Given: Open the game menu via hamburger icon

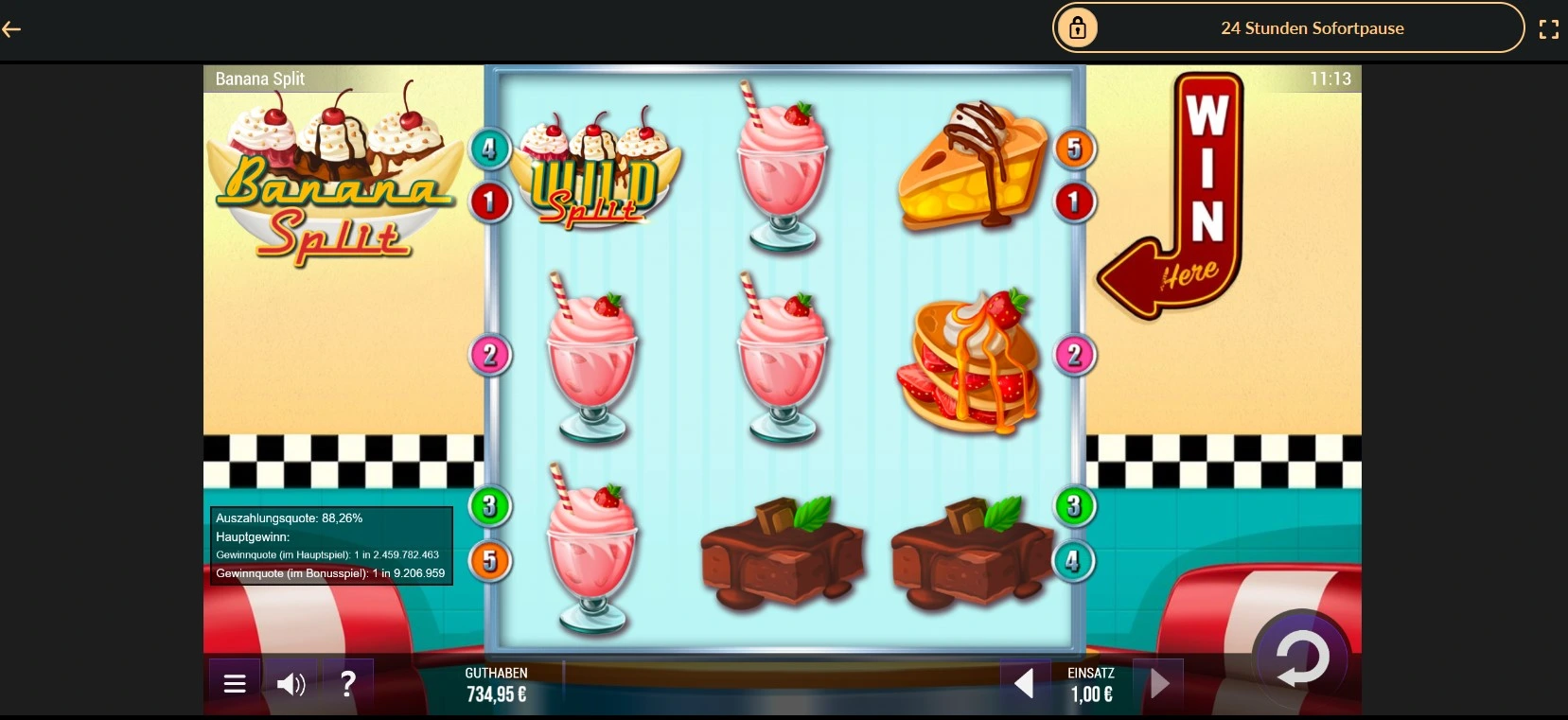Looking at the screenshot, I should (x=234, y=683).
